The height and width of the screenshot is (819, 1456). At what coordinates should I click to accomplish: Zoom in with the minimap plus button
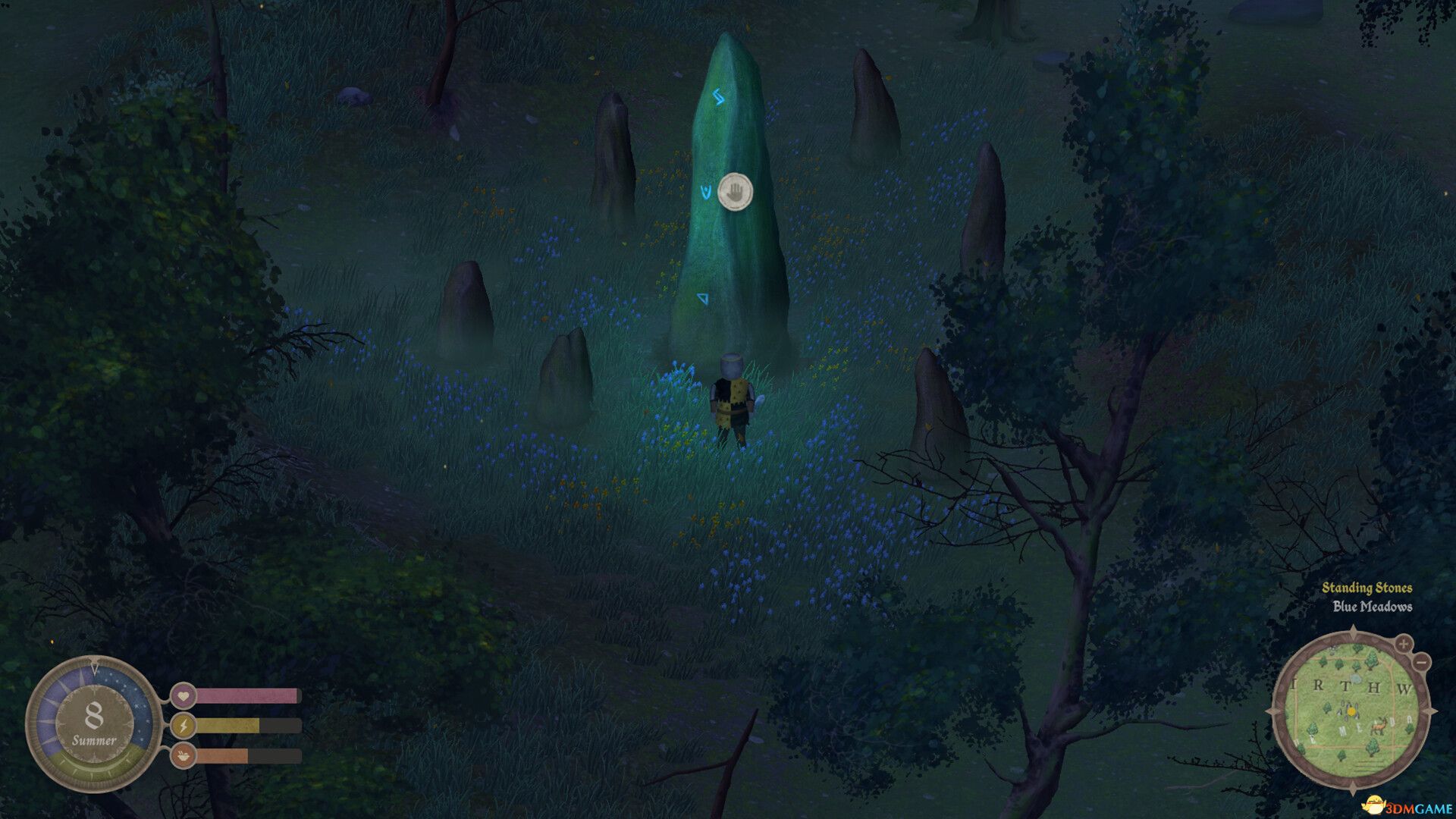tap(1404, 644)
